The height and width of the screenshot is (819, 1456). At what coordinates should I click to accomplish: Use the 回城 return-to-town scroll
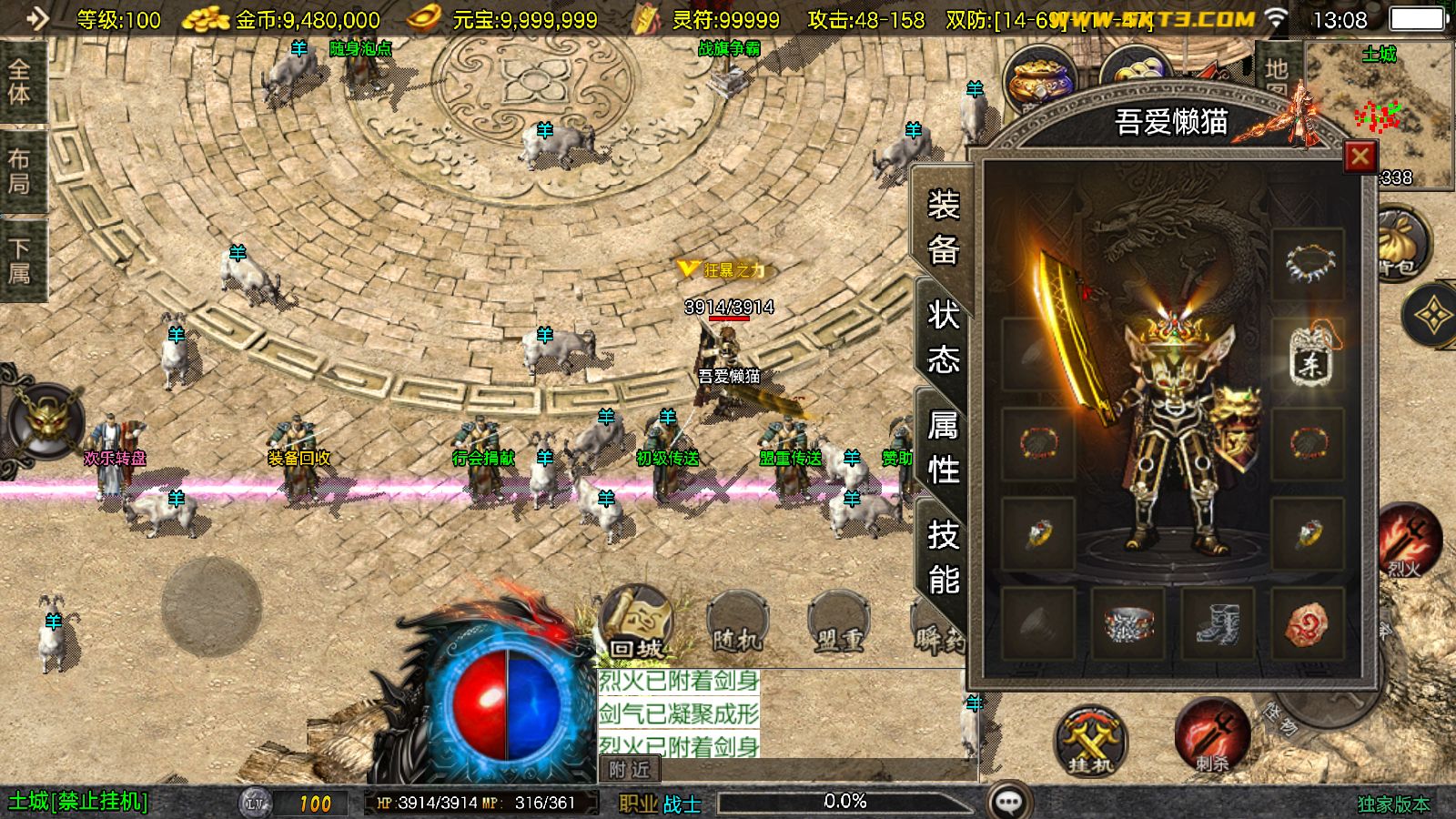pos(636,622)
